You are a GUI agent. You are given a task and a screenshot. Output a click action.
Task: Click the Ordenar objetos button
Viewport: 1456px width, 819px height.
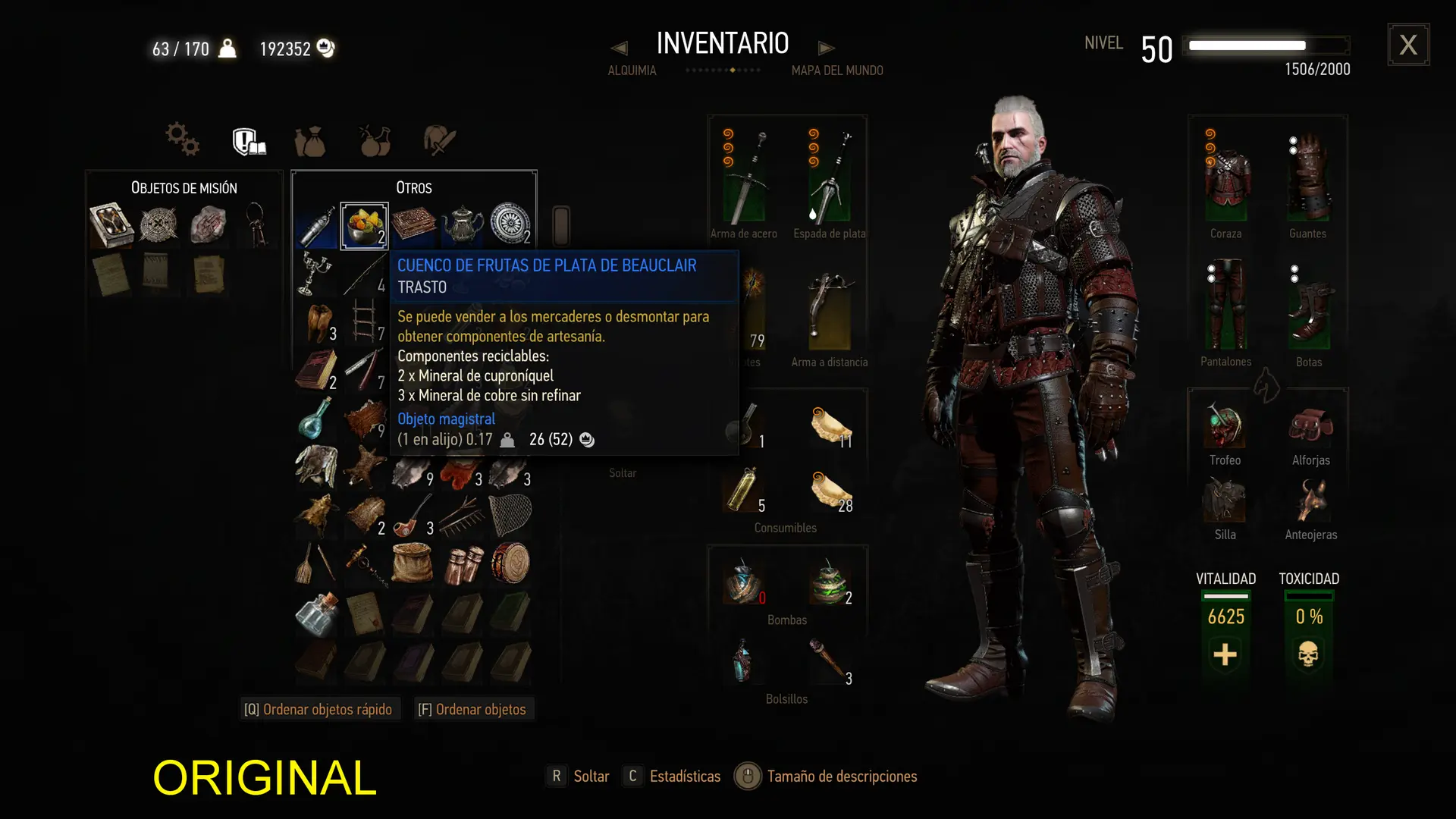(x=472, y=709)
